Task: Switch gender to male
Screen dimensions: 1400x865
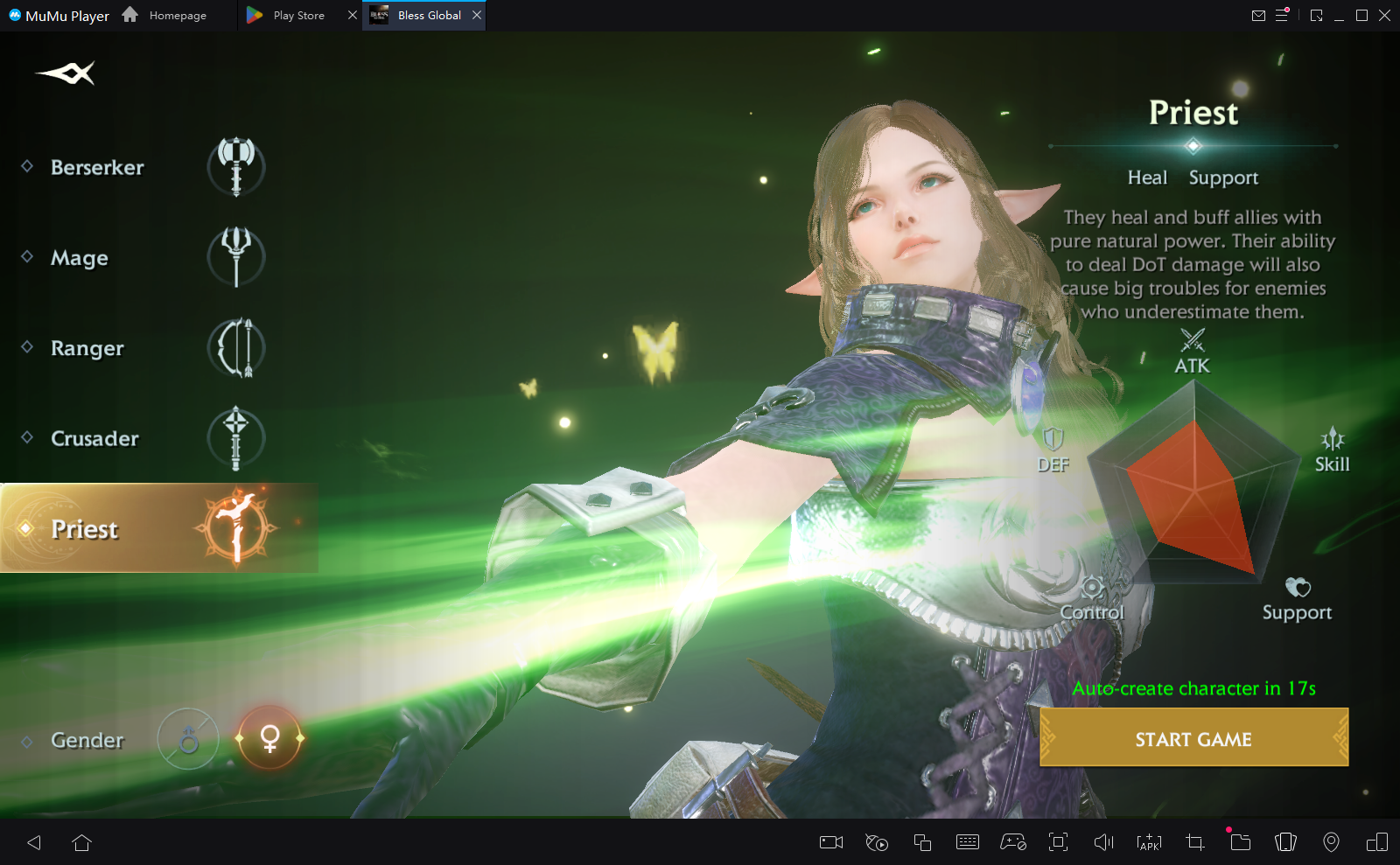Action: pyautogui.click(x=188, y=740)
